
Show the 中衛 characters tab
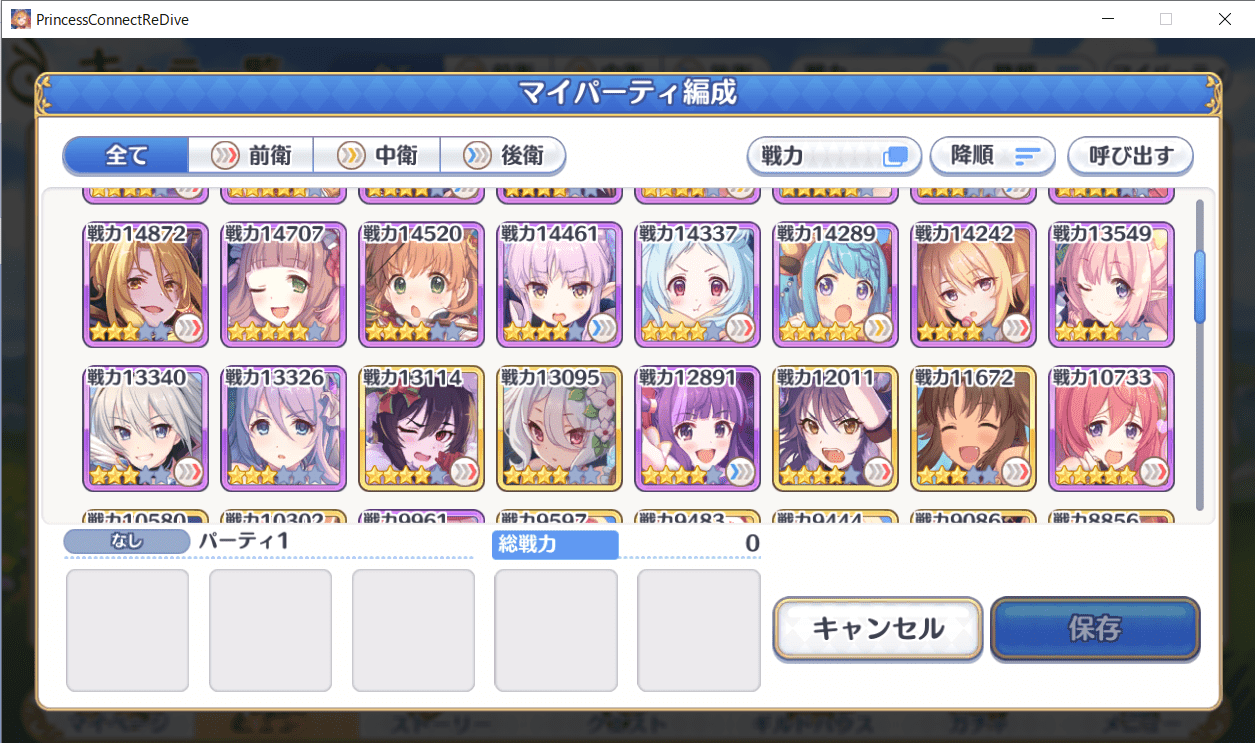(377, 156)
